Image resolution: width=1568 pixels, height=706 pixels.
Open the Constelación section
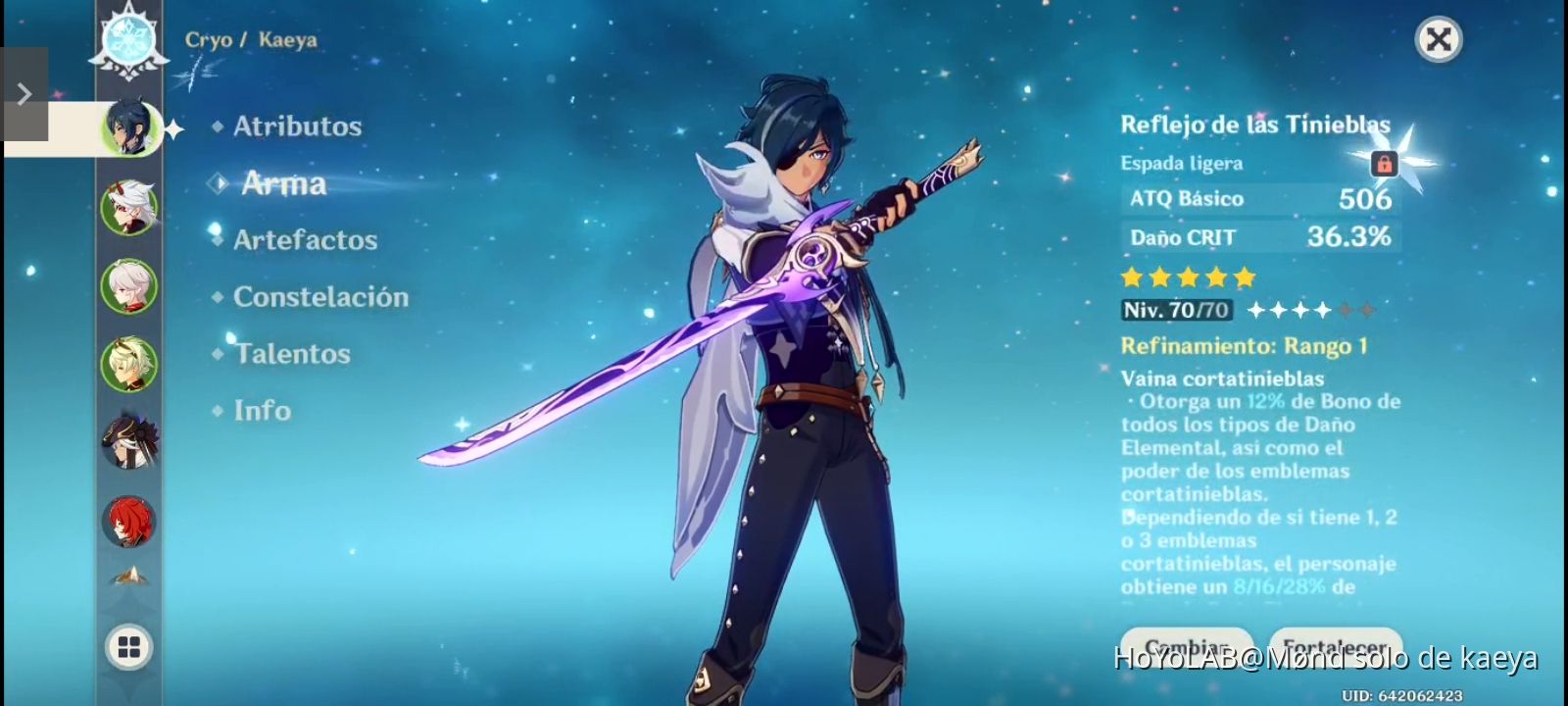coord(321,296)
